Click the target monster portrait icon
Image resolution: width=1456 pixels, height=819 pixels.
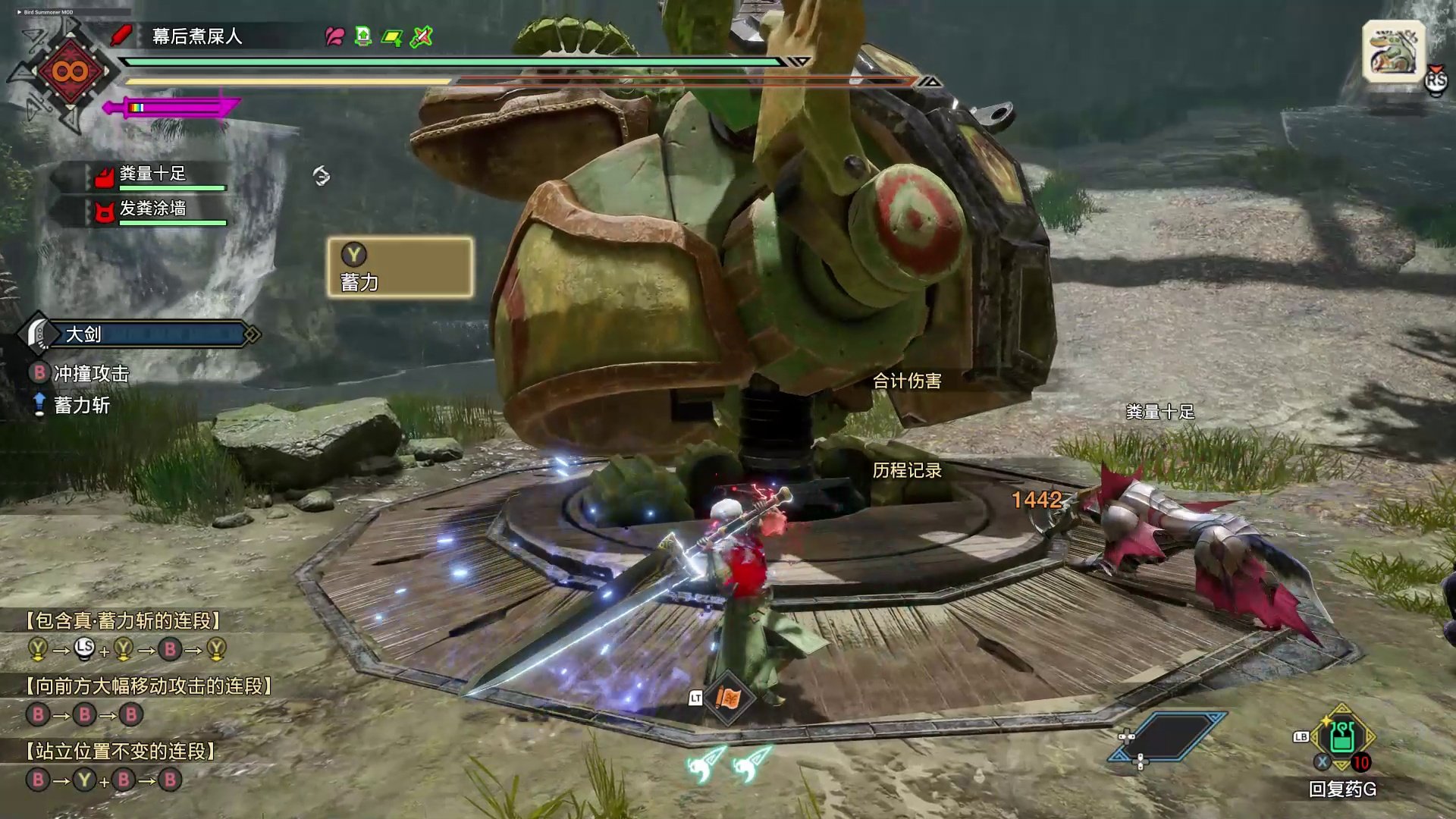point(1394,52)
